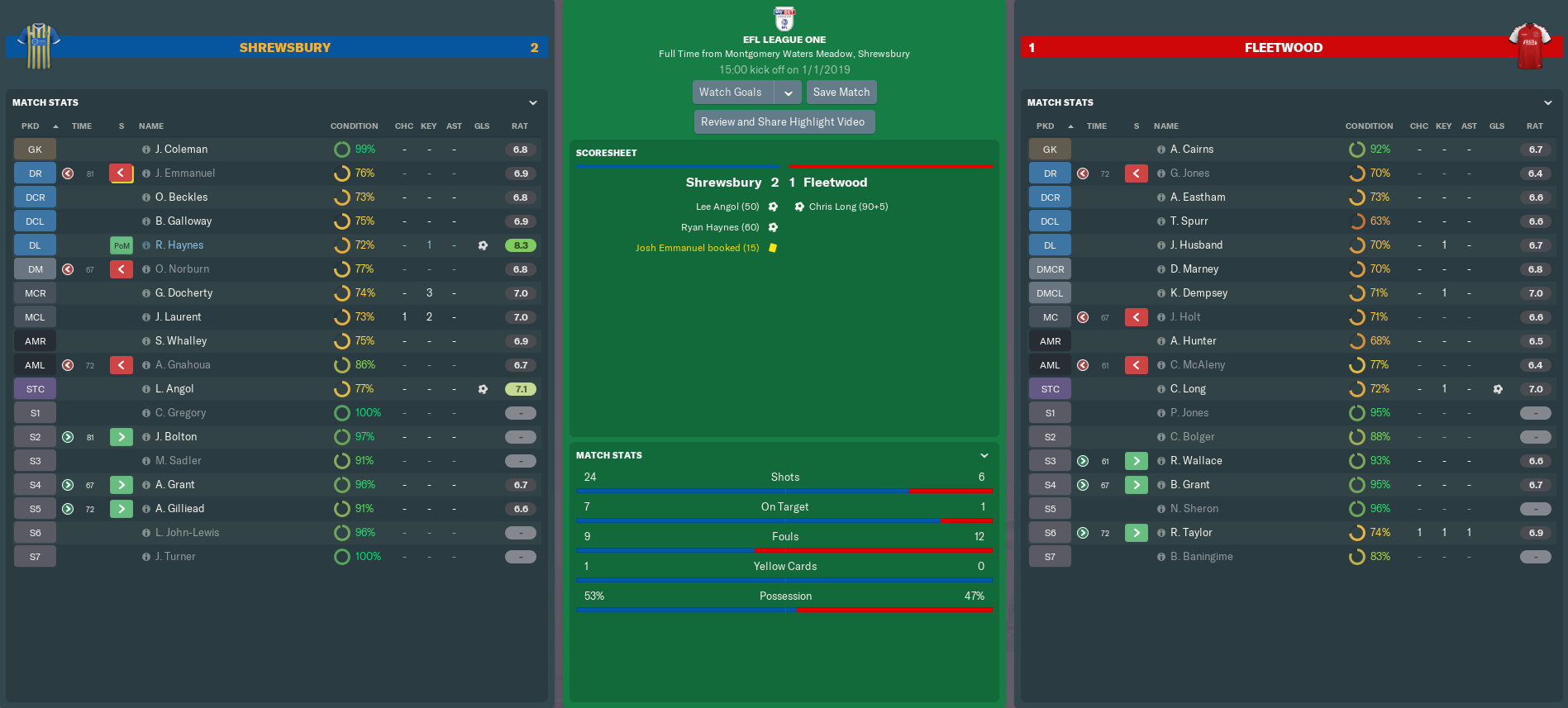Save the match with Save Match
Image resolution: width=1568 pixels, height=708 pixels.
tap(841, 93)
